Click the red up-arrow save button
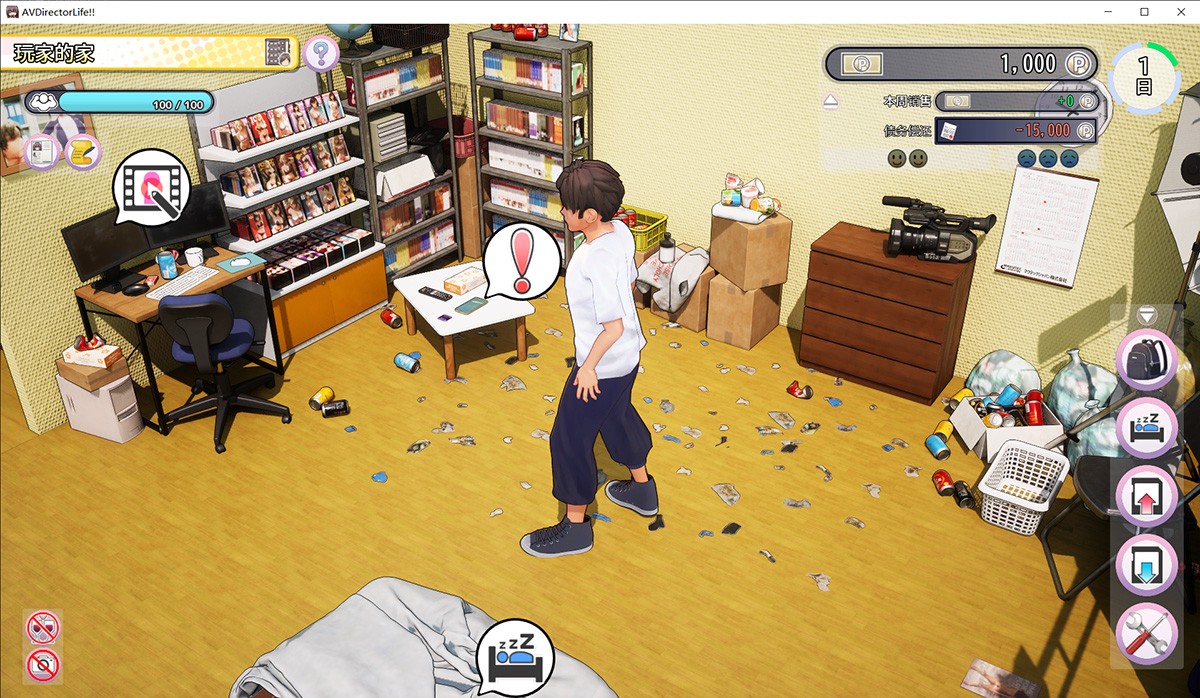The image size is (1200, 698). (1146, 497)
